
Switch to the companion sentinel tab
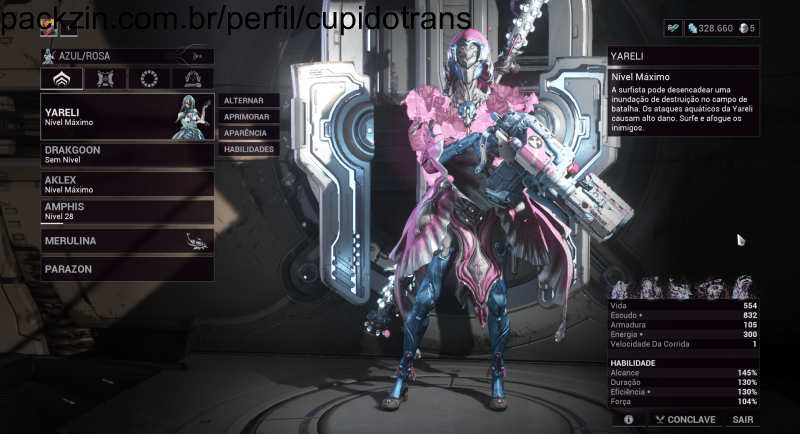point(105,79)
